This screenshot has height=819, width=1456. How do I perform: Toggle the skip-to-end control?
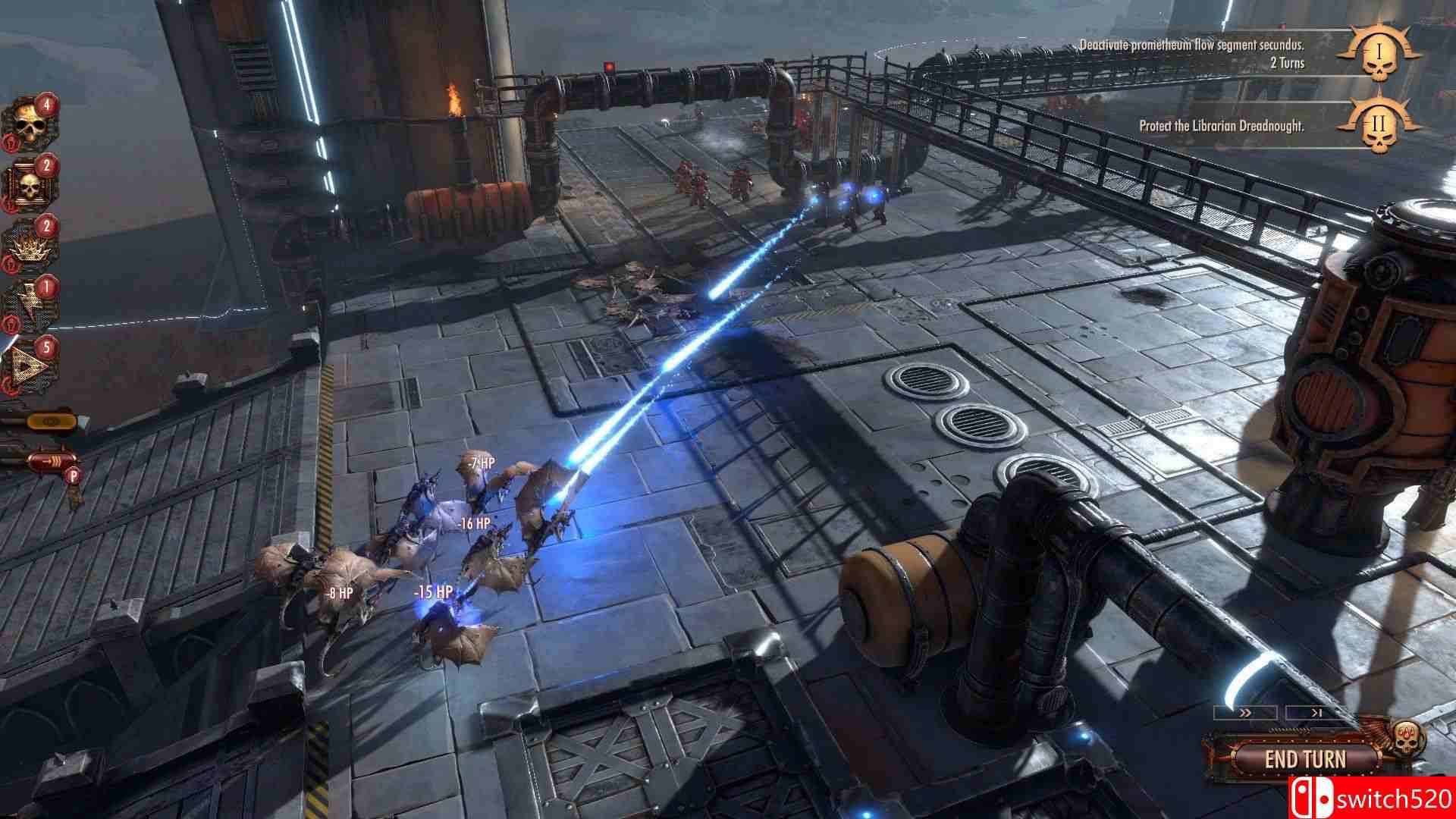(x=1316, y=713)
